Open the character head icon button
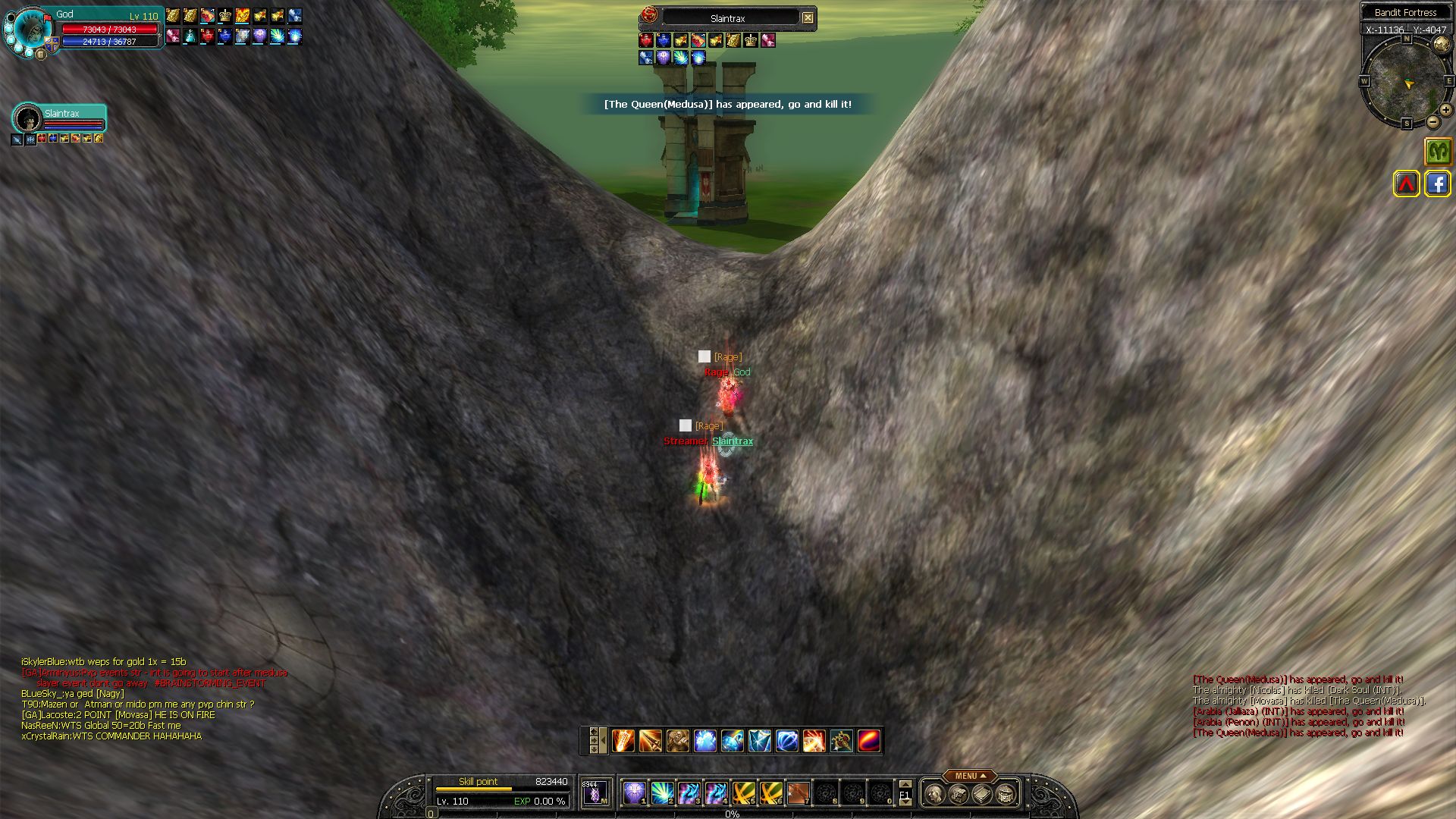The width and height of the screenshot is (1456, 819). click(x=935, y=794)
